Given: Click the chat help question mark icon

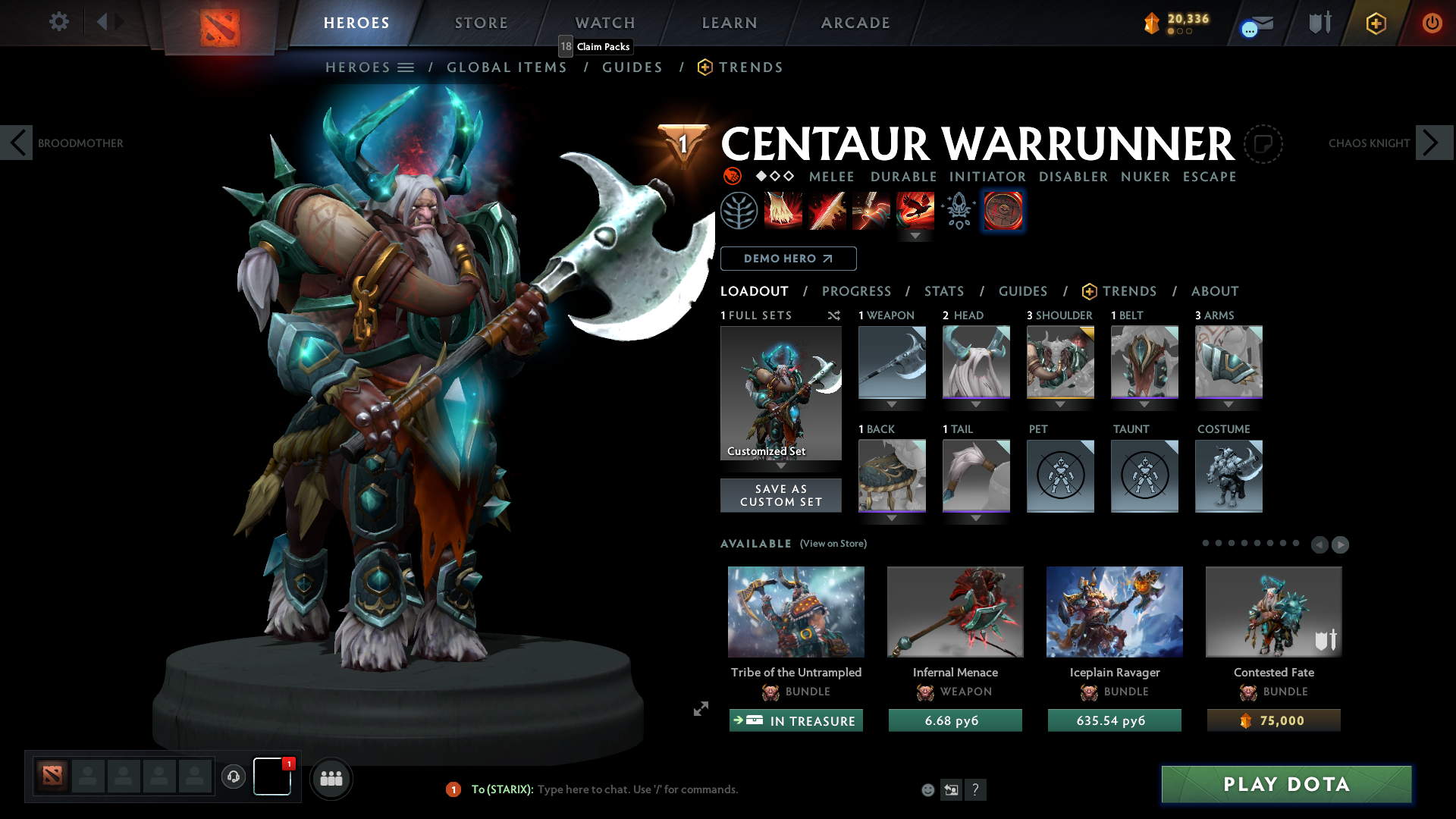Looking at the screenshot, I should (977, 789).
